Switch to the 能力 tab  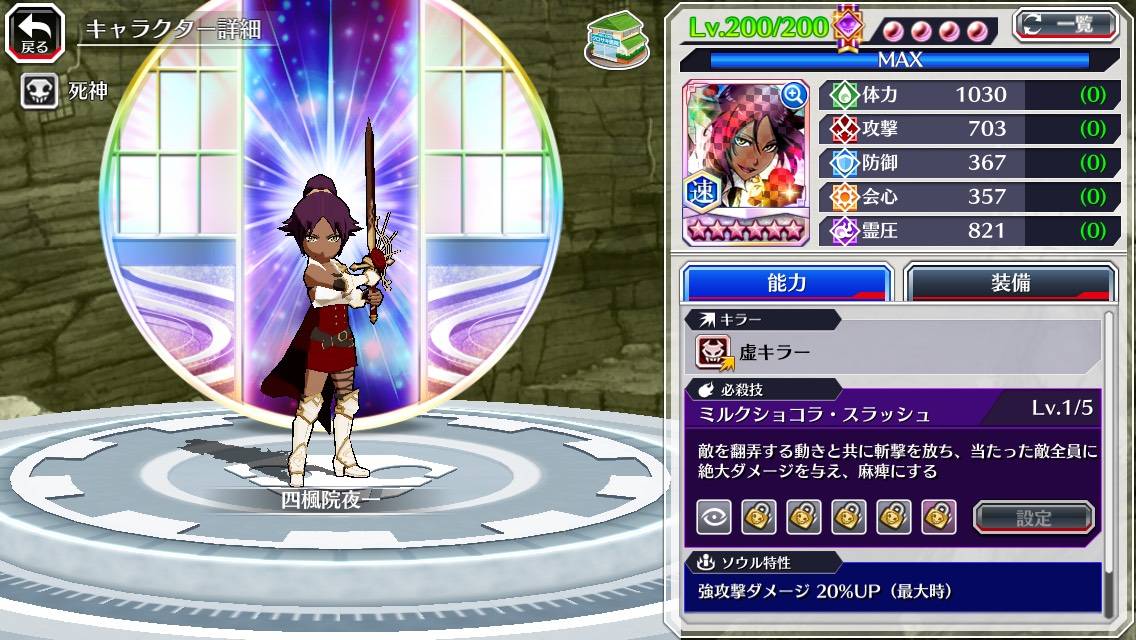pos(786,283)
